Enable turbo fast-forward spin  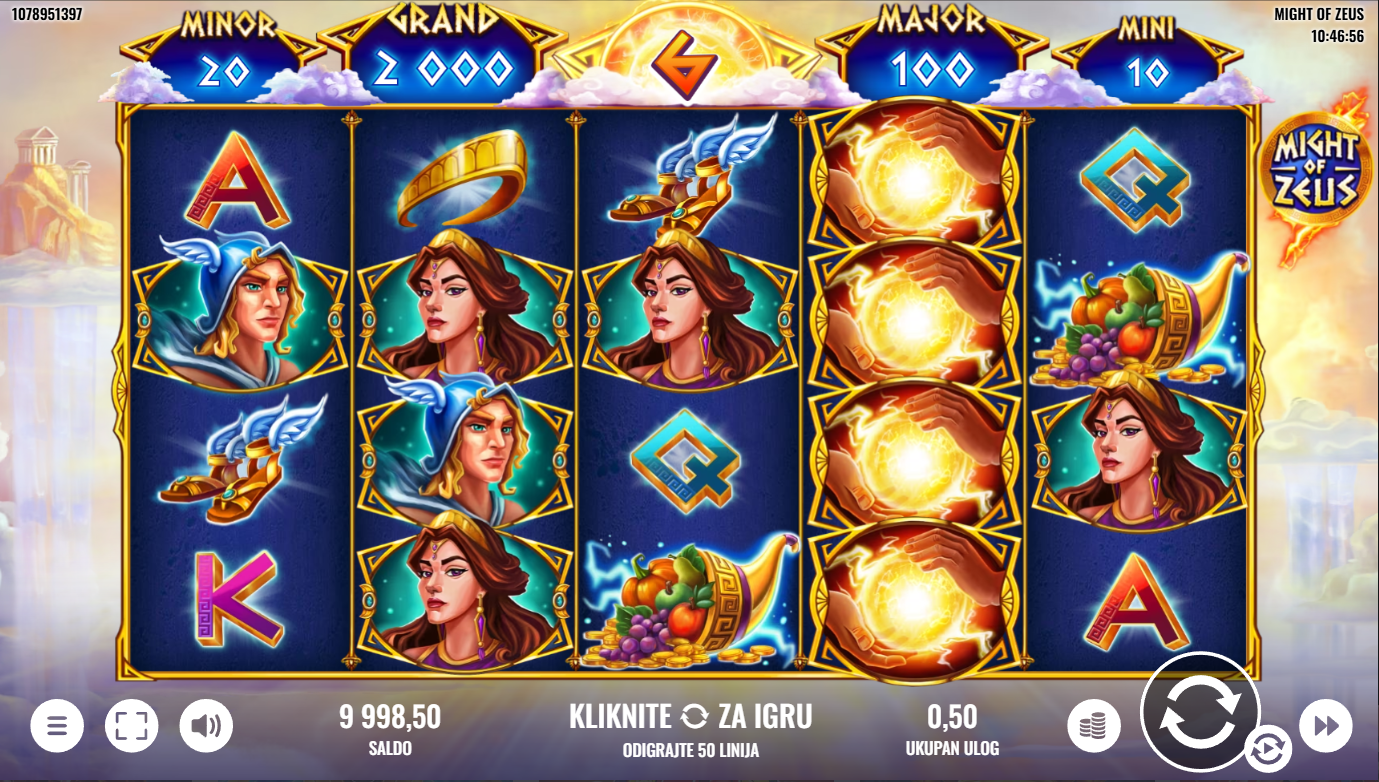(1325, 726)
